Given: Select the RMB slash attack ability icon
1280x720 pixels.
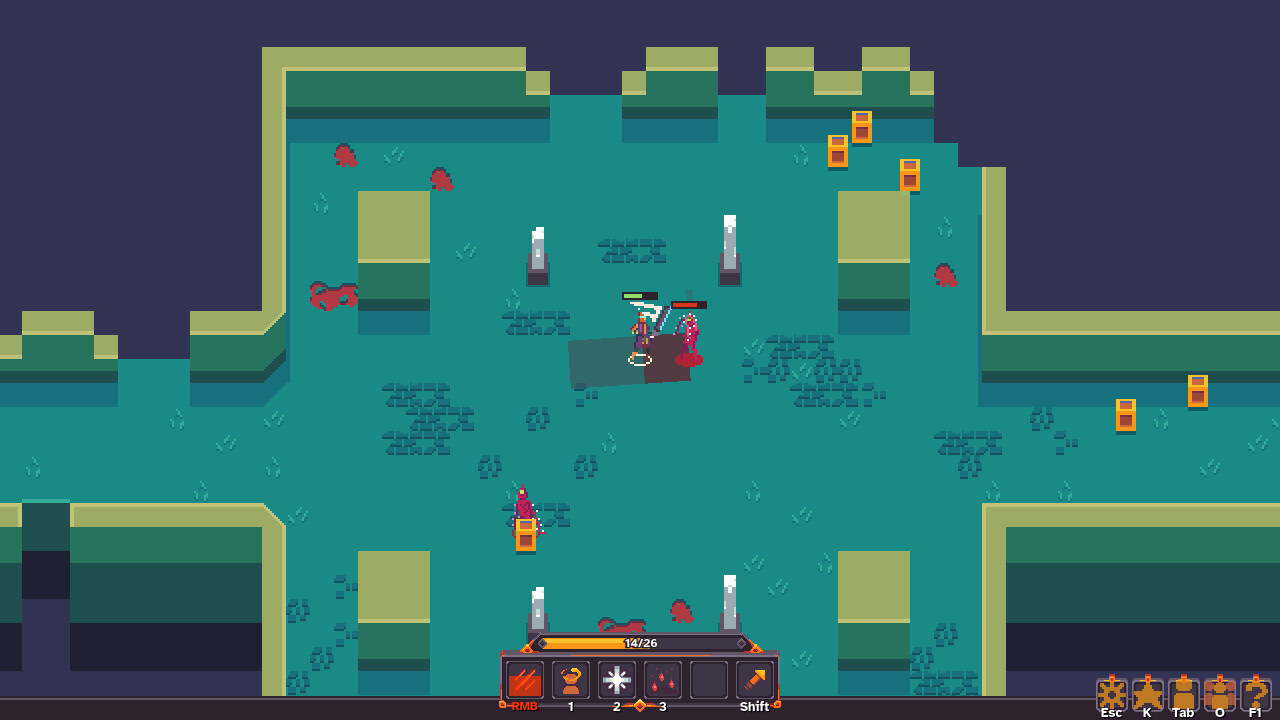Looking at the screenshot, I should (524, 680).
